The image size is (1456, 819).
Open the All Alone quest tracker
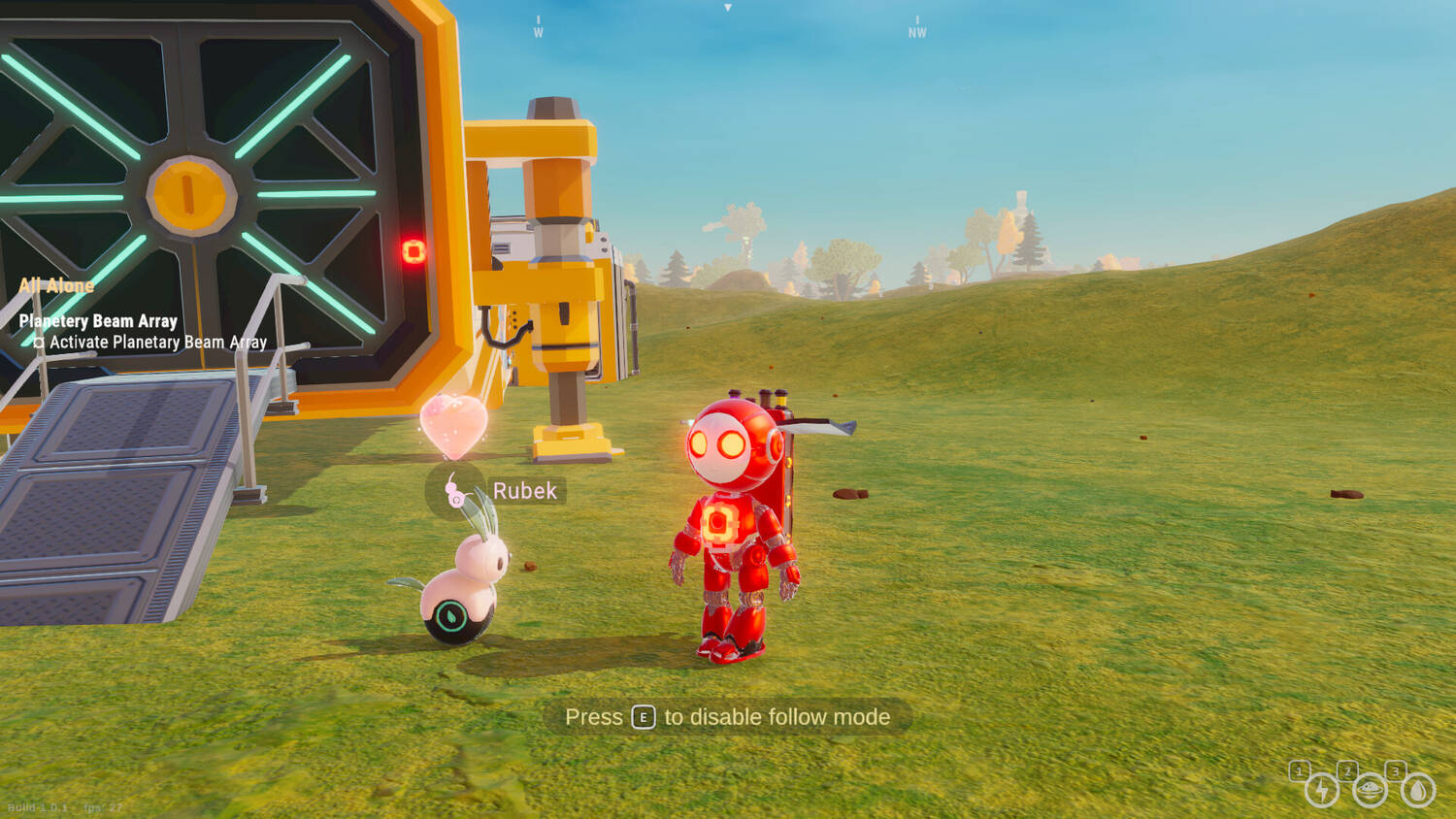pyautogui.click(x=56, y=285)
